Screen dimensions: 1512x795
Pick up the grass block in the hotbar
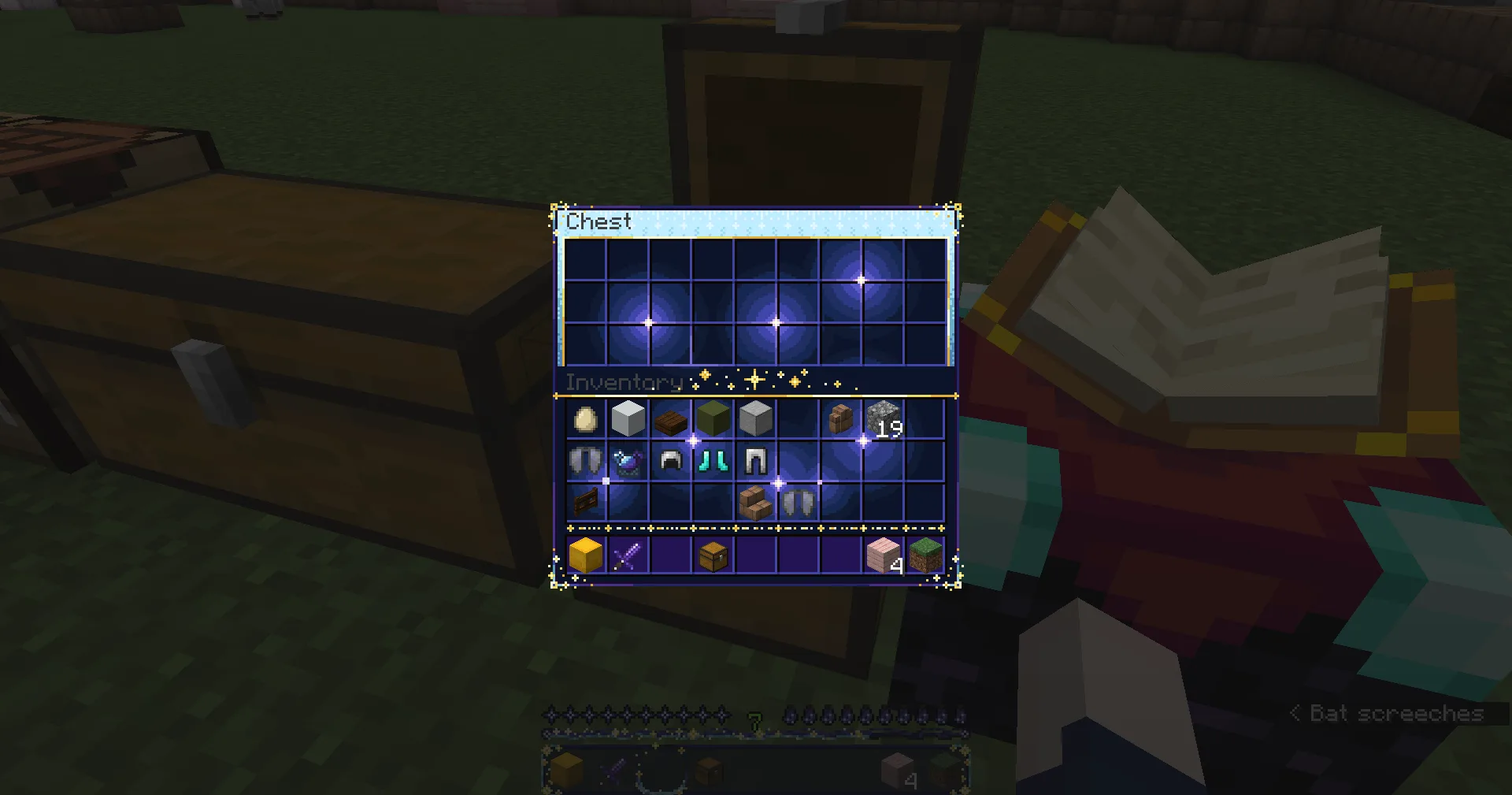[926, 555]
